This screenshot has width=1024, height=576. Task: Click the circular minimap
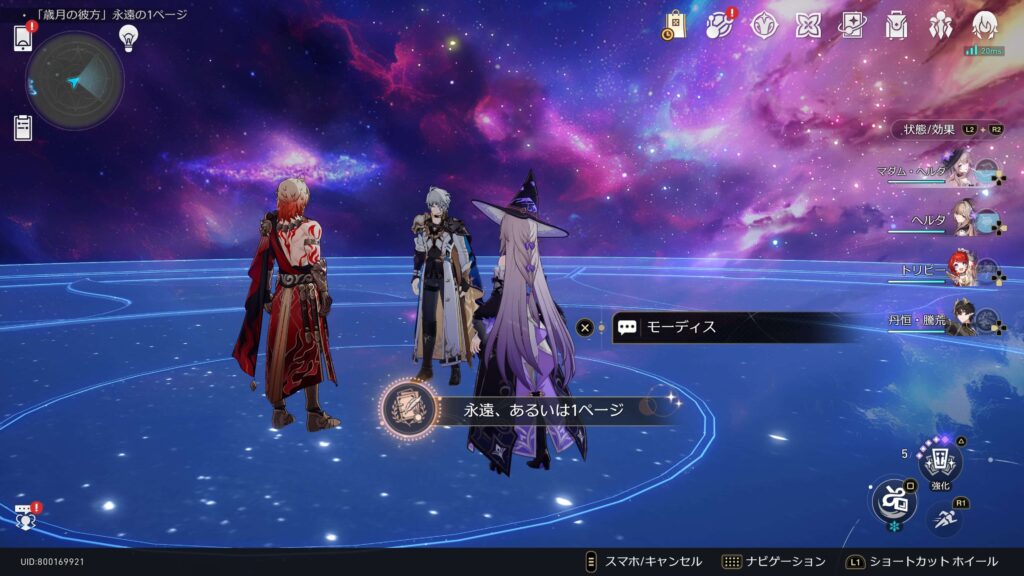[75, 81]
